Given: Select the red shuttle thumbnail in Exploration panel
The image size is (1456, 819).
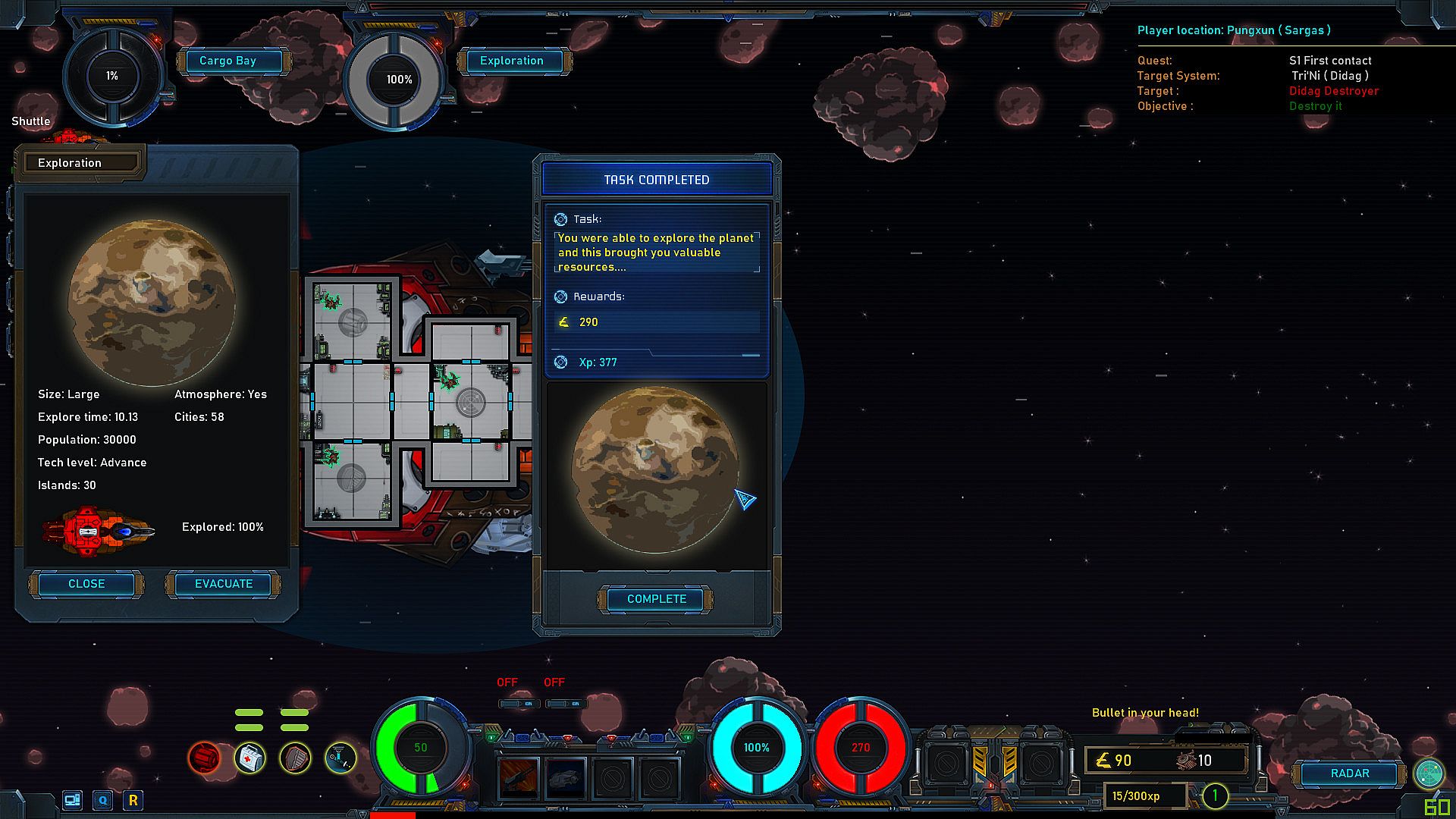Looking at the screenshot, I should coord(99,530).
